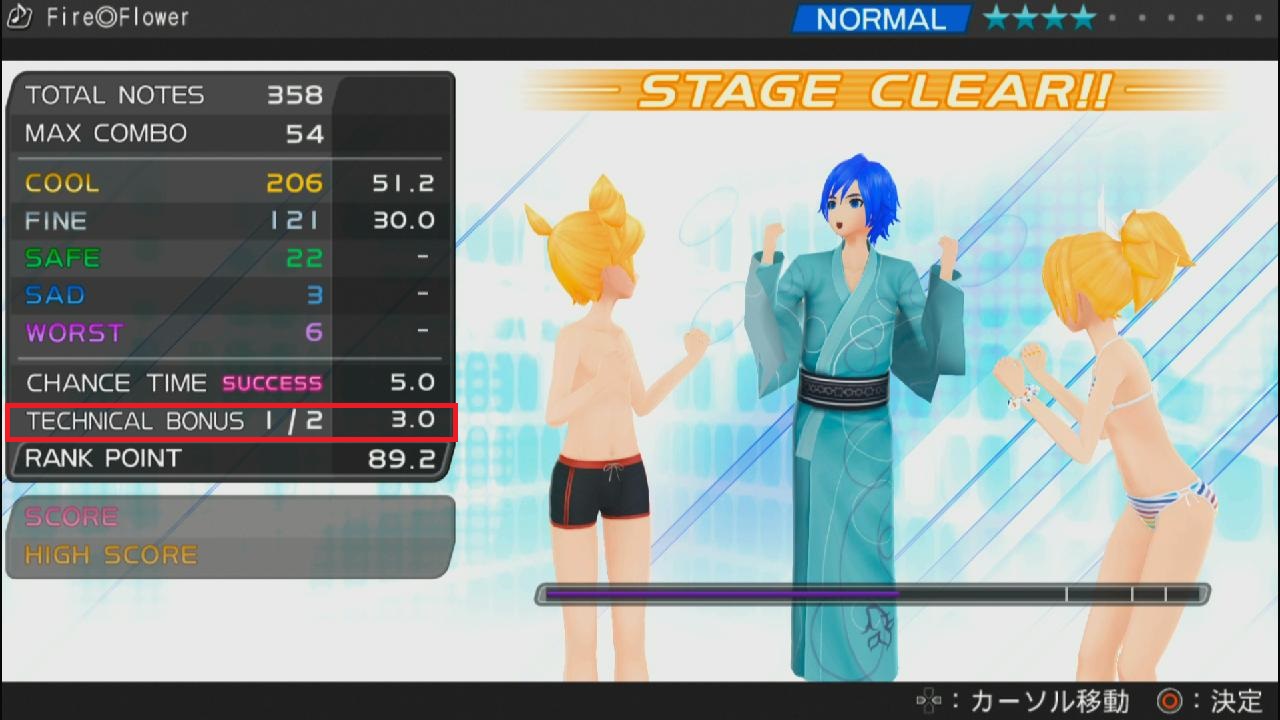Select the Score row

[x=230, y=517]
